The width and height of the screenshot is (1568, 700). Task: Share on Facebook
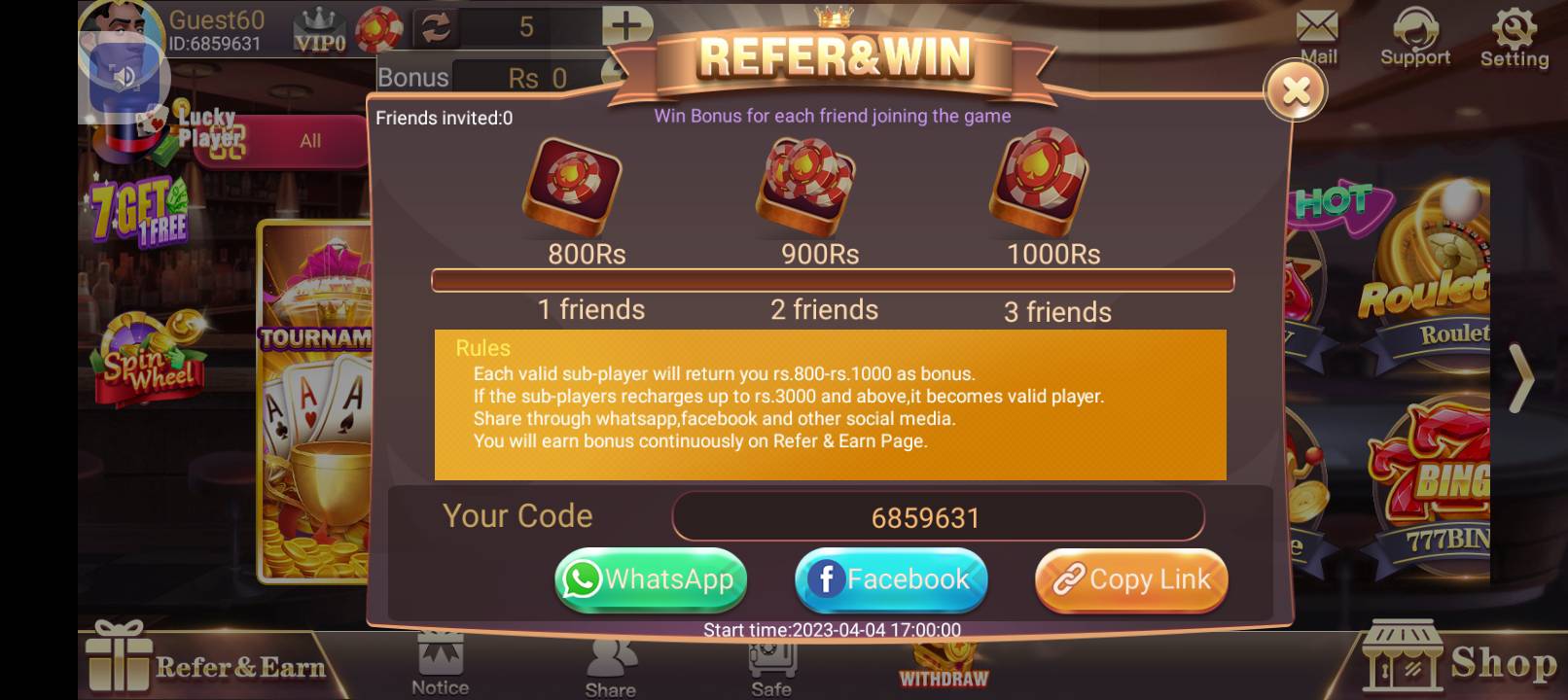click(x=890, y=579)
